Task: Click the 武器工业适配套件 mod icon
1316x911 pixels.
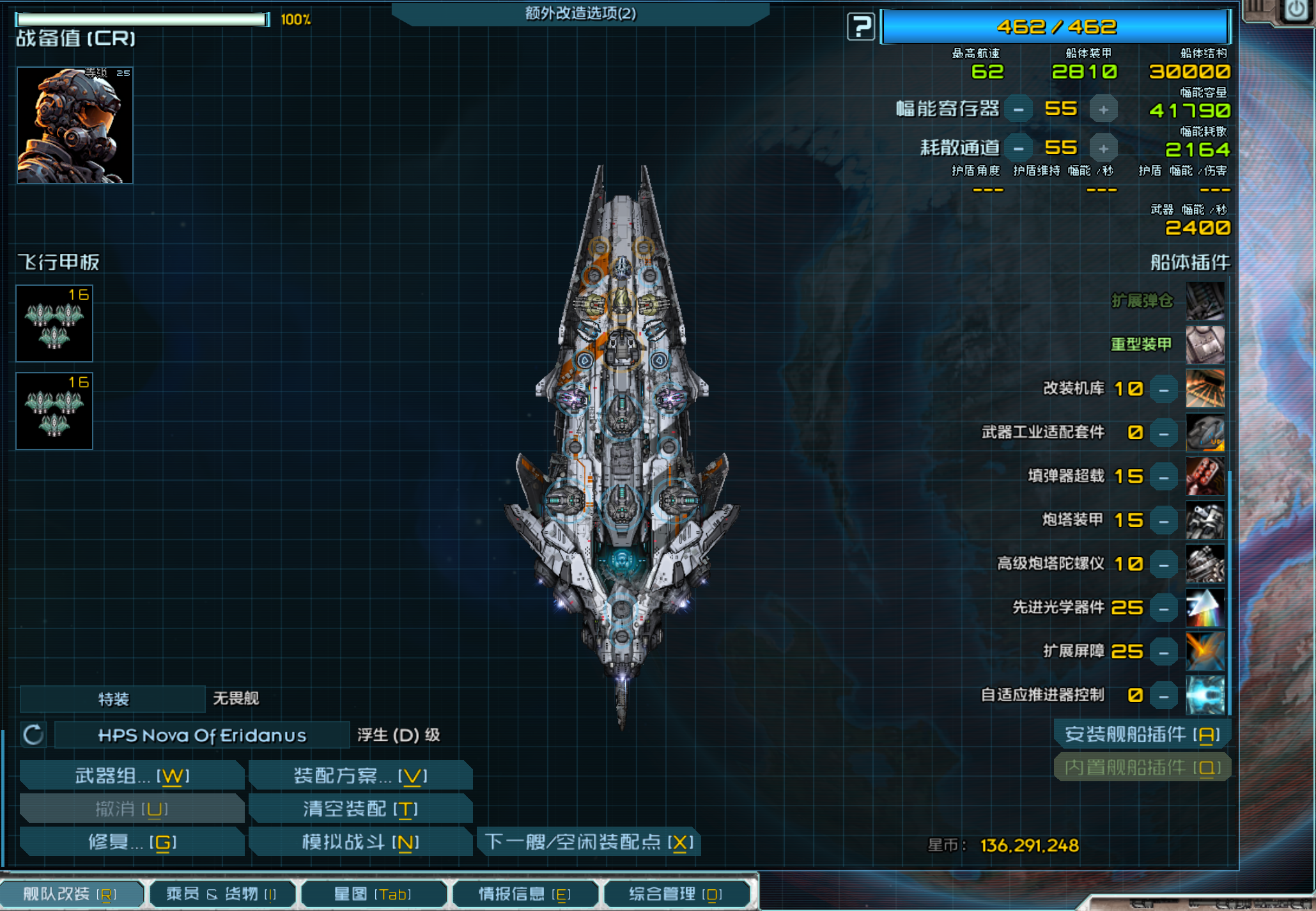Action: point(1206,432)
